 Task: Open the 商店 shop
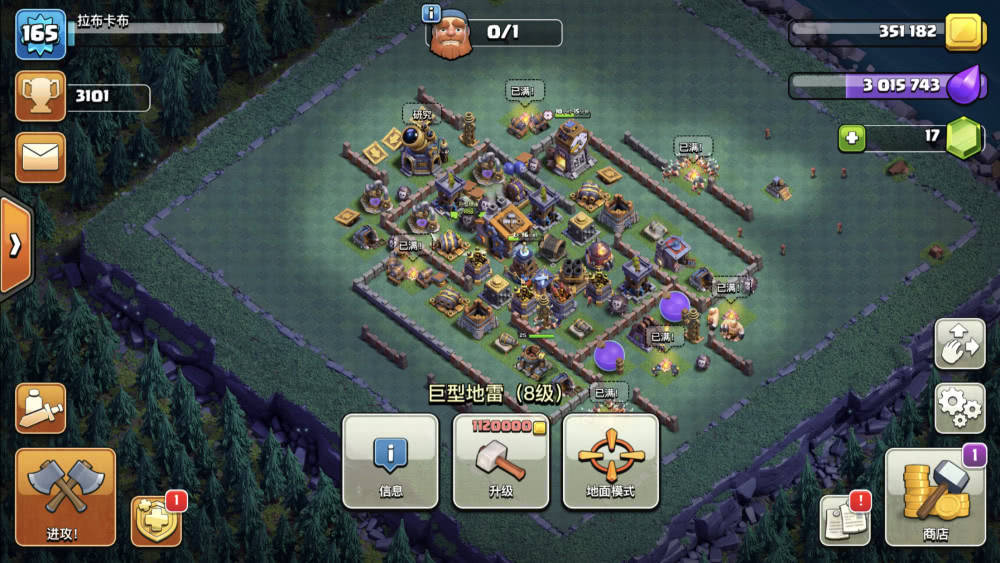tap(936, 497)
